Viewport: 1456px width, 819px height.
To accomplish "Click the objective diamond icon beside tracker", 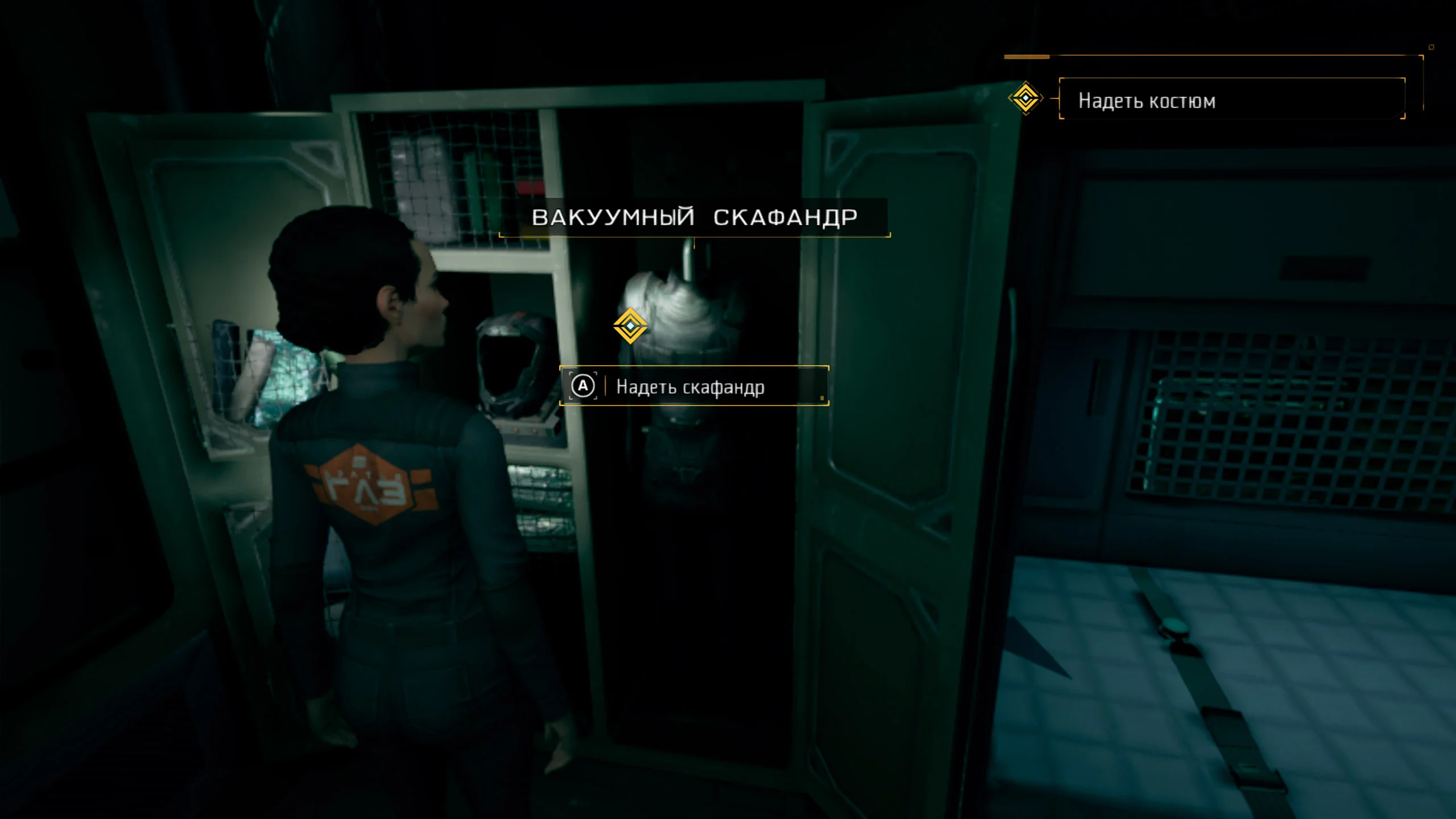I will 1025,98.
